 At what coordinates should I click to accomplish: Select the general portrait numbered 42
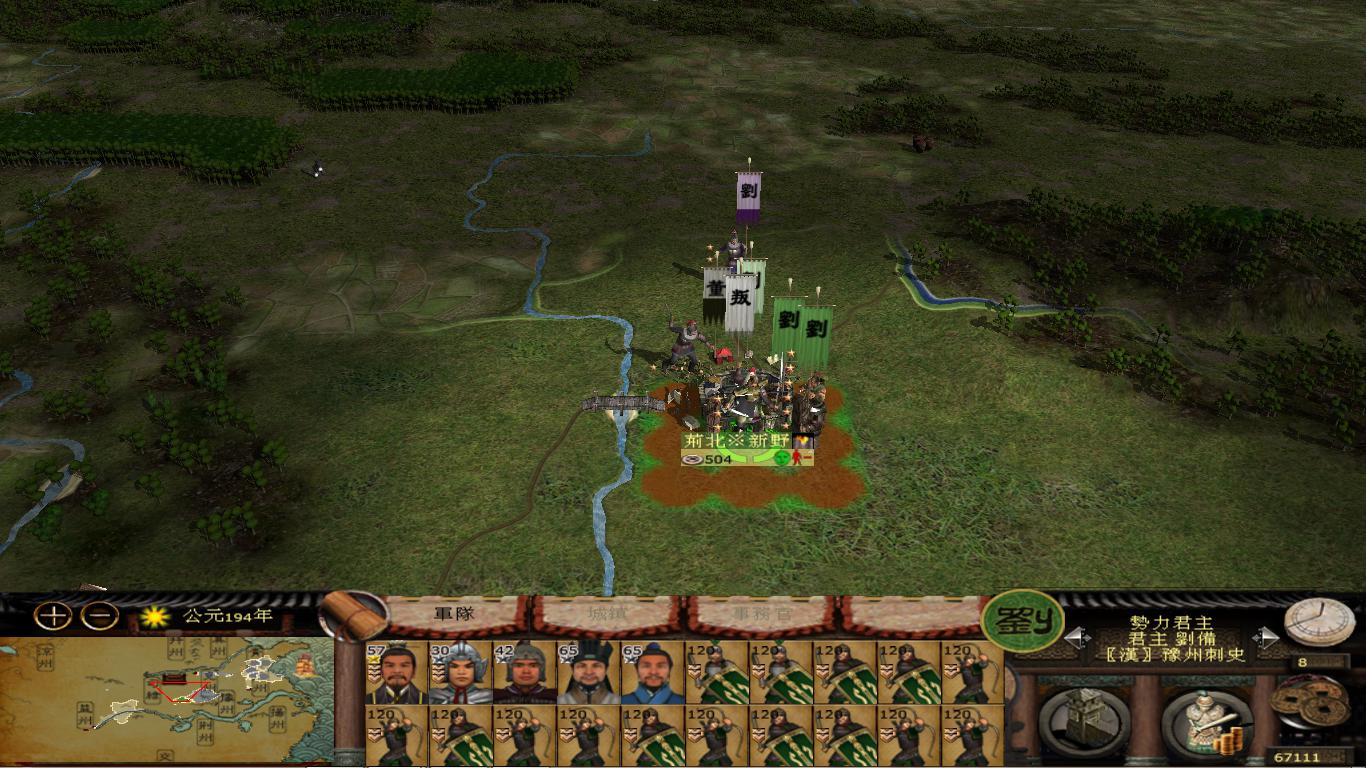[x=524, y=672]
